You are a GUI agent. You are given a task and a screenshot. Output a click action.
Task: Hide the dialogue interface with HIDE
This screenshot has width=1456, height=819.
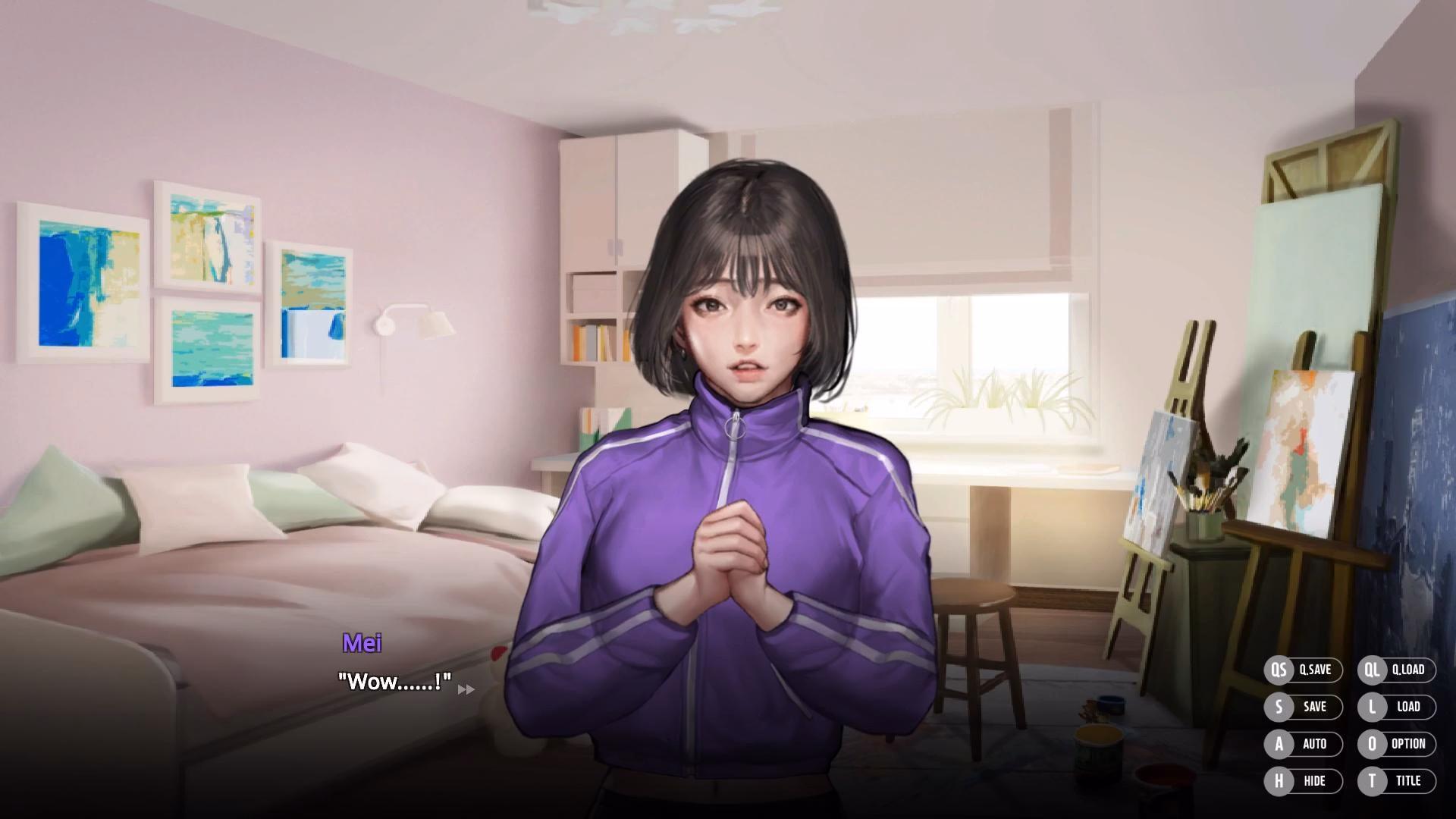[1313, 780]
